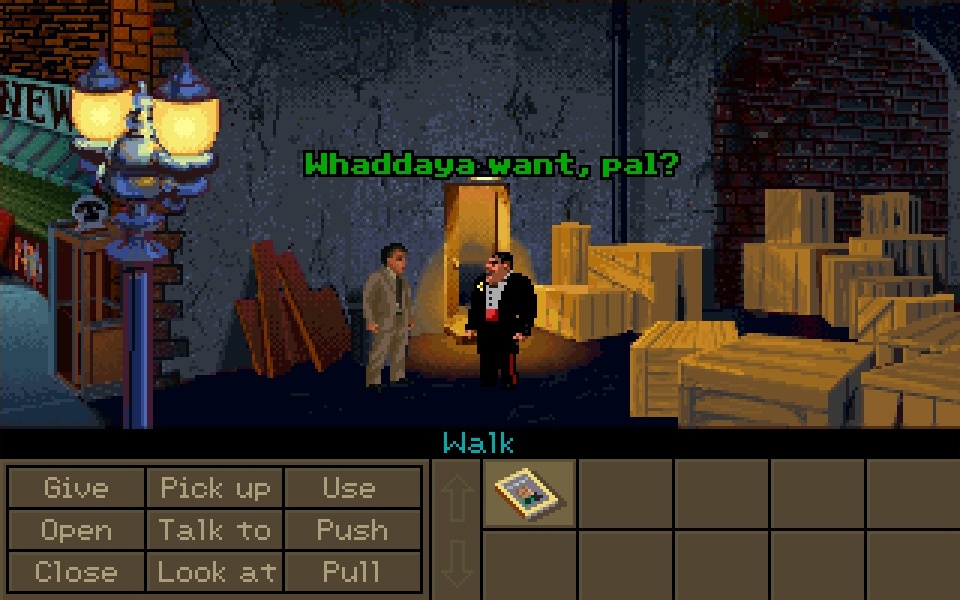The width and height of the screenshot is (960, 600).
Task: Select the Close verb
Action: tap(76, 572)
